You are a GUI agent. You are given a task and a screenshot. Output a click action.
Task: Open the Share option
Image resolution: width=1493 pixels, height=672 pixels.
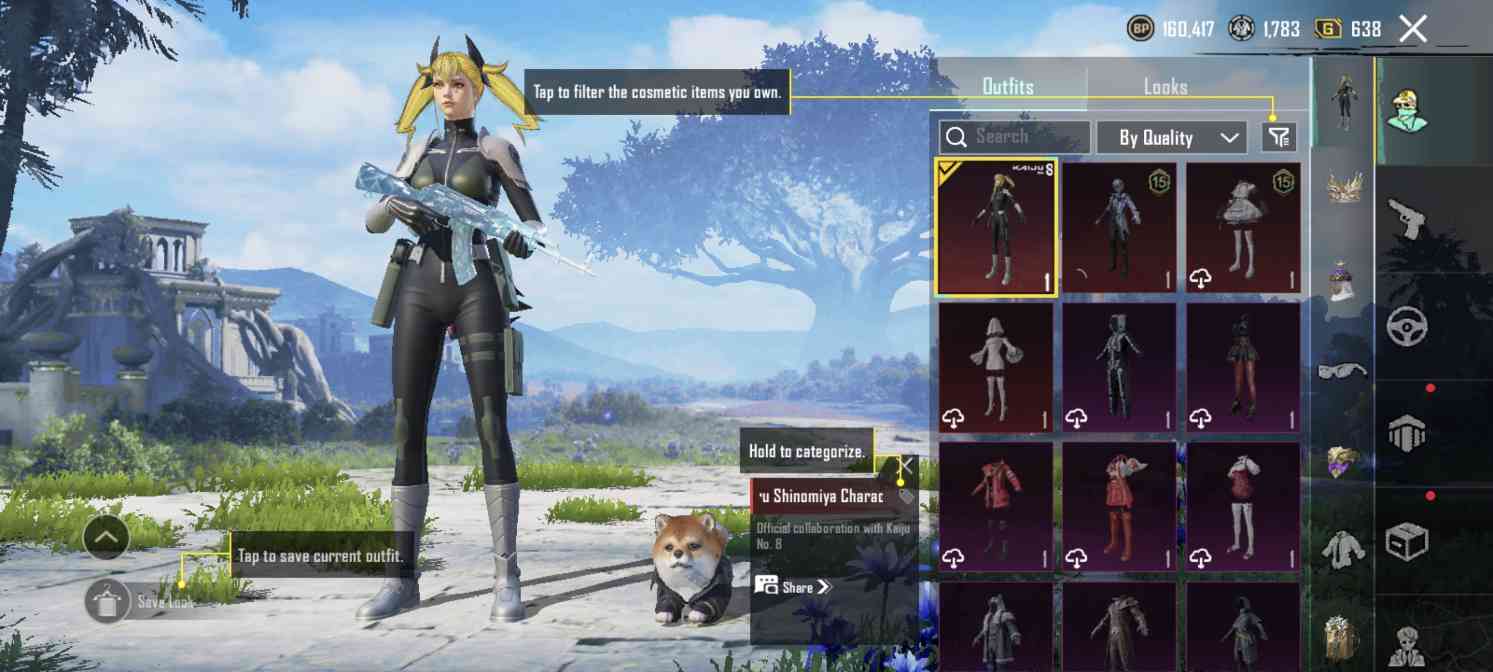point(794,587)
